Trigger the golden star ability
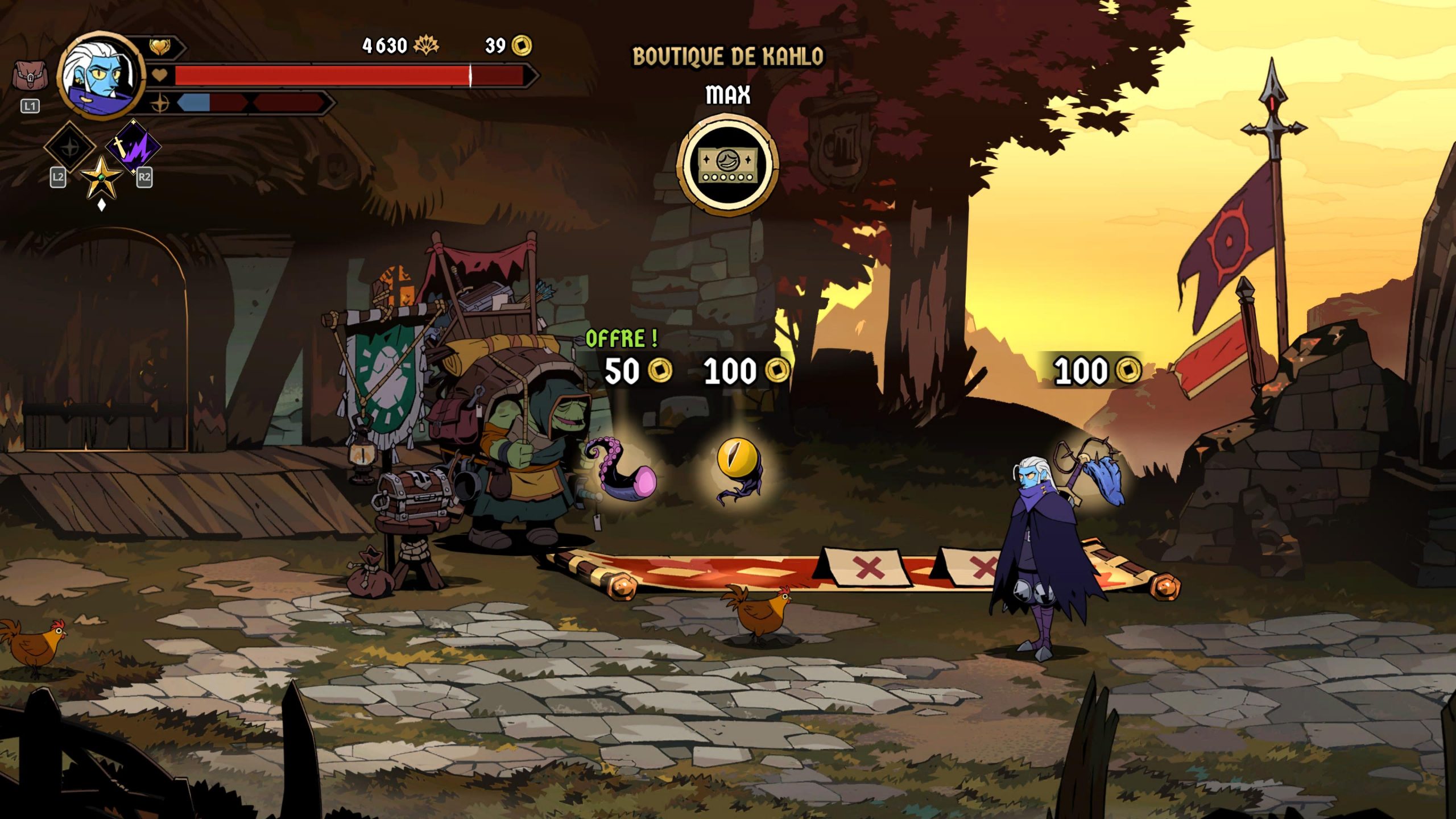Viewport: 1456px width, 819px height. click(101, 178)
